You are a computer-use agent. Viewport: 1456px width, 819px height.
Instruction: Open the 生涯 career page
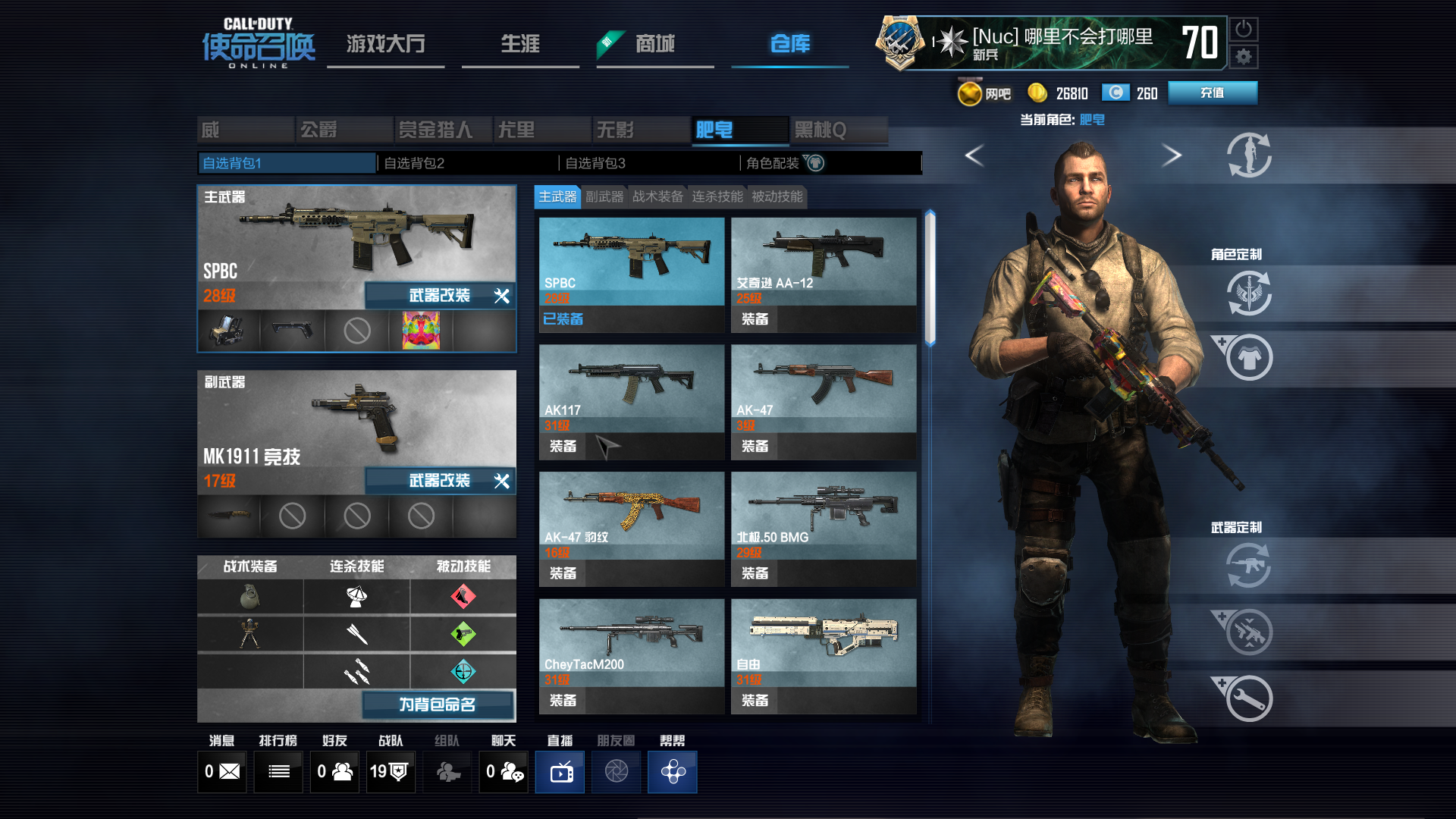[520, 44]
